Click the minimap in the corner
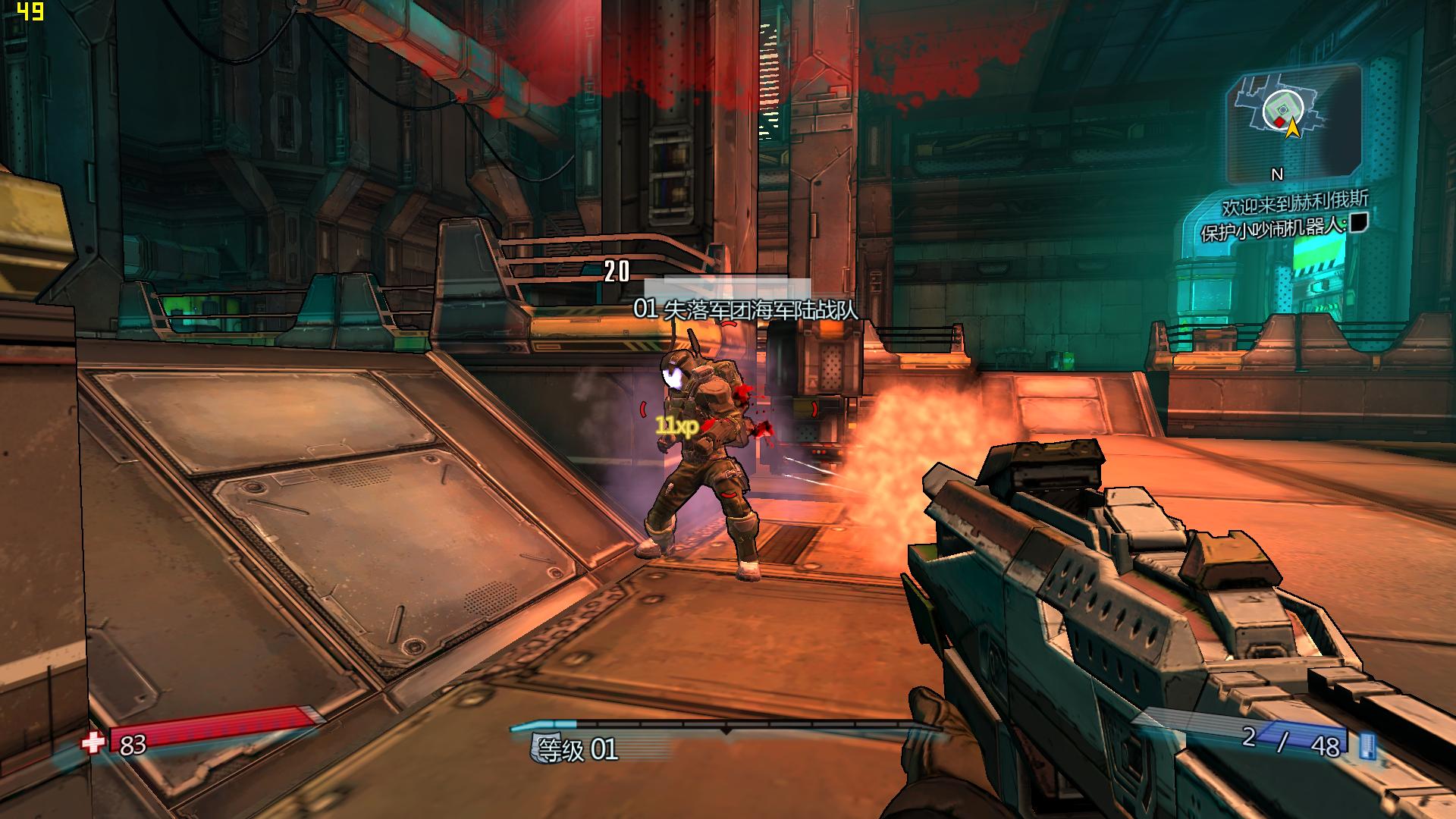This screenshot has width=1456, height=819. (x=1291, y=121)
